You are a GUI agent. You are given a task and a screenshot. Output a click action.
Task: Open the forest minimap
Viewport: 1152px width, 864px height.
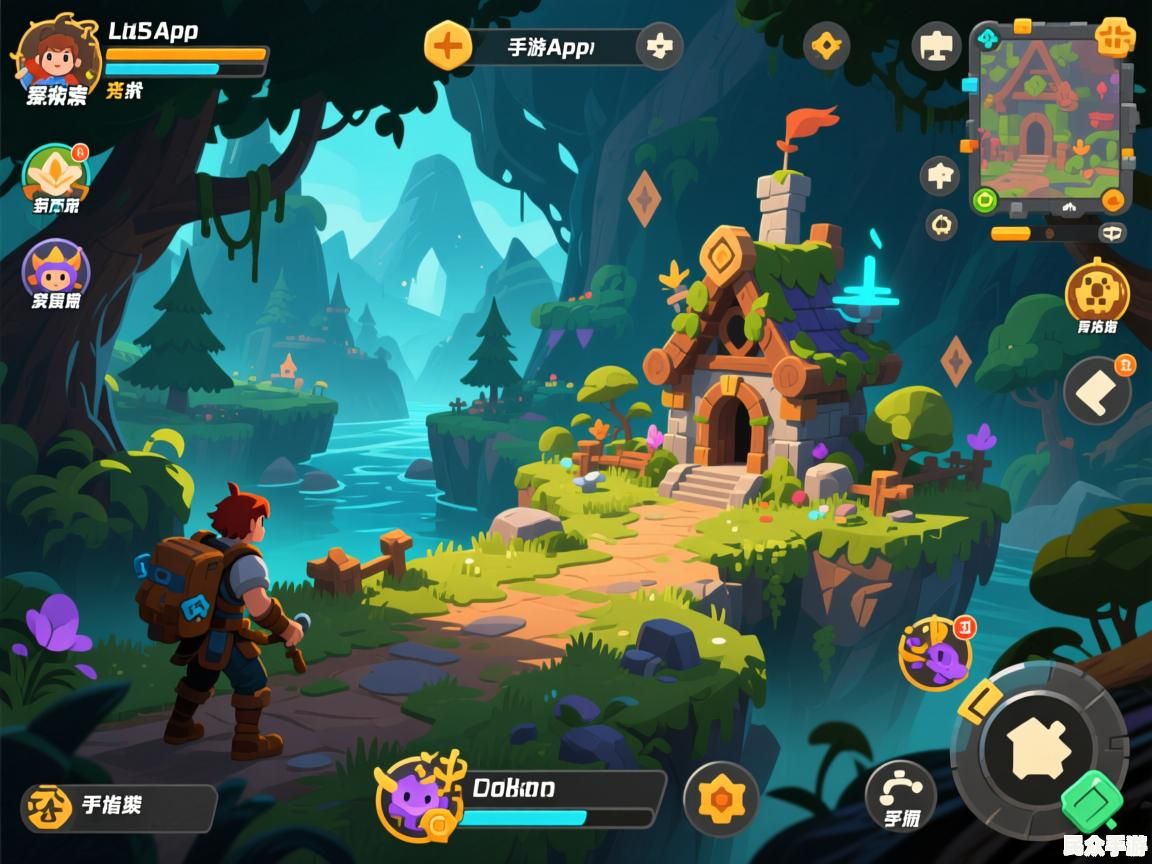tap(1049, 116)
